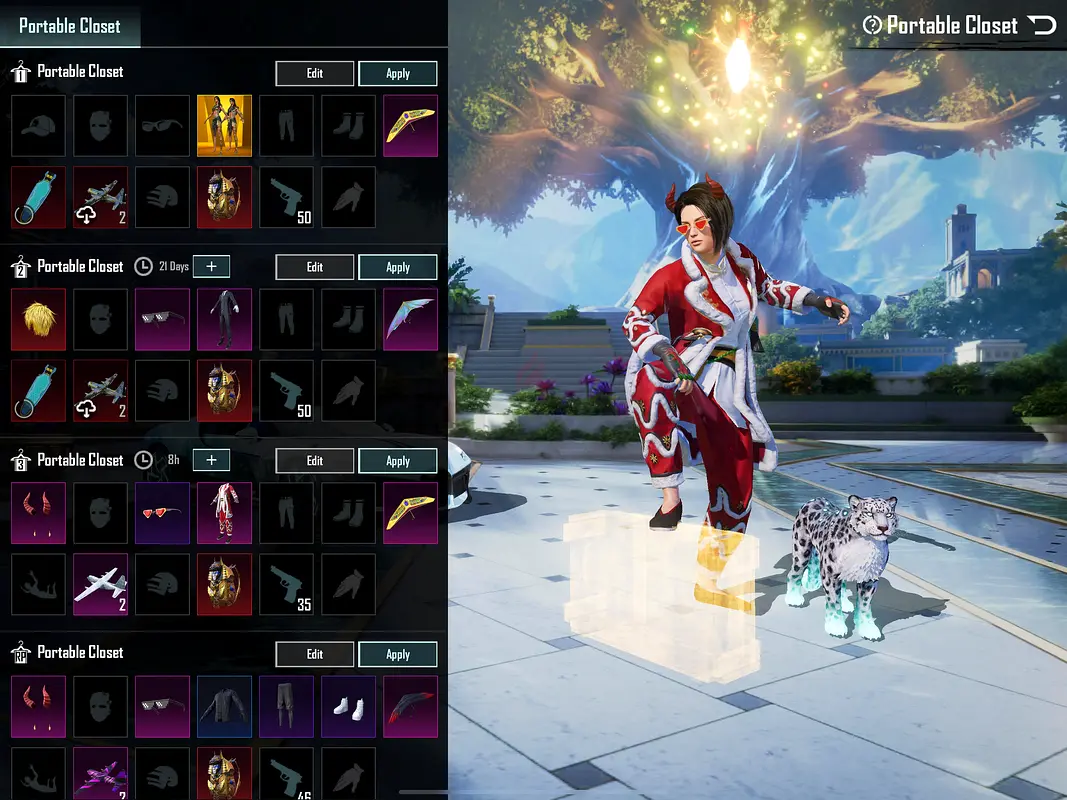Apply the first Portable Closet outfit
The image size is (1067, 800).
pos(397,73)
